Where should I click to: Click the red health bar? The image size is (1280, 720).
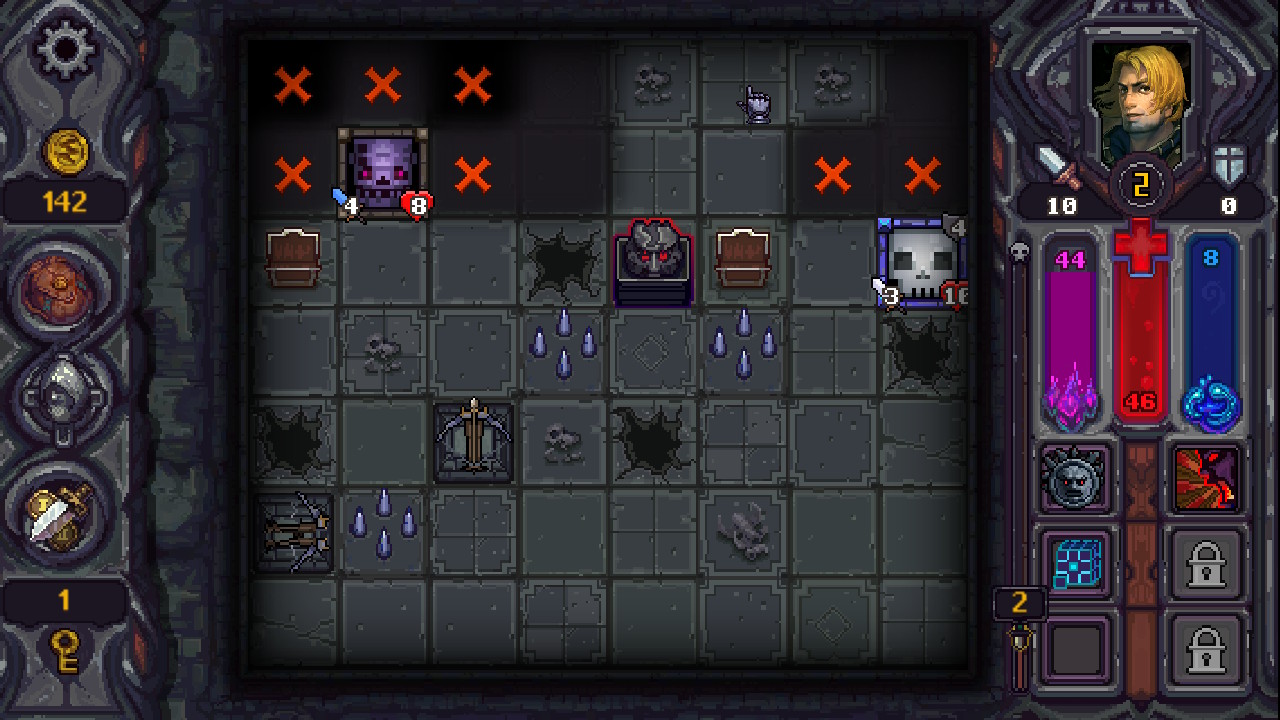[1141, 330]
